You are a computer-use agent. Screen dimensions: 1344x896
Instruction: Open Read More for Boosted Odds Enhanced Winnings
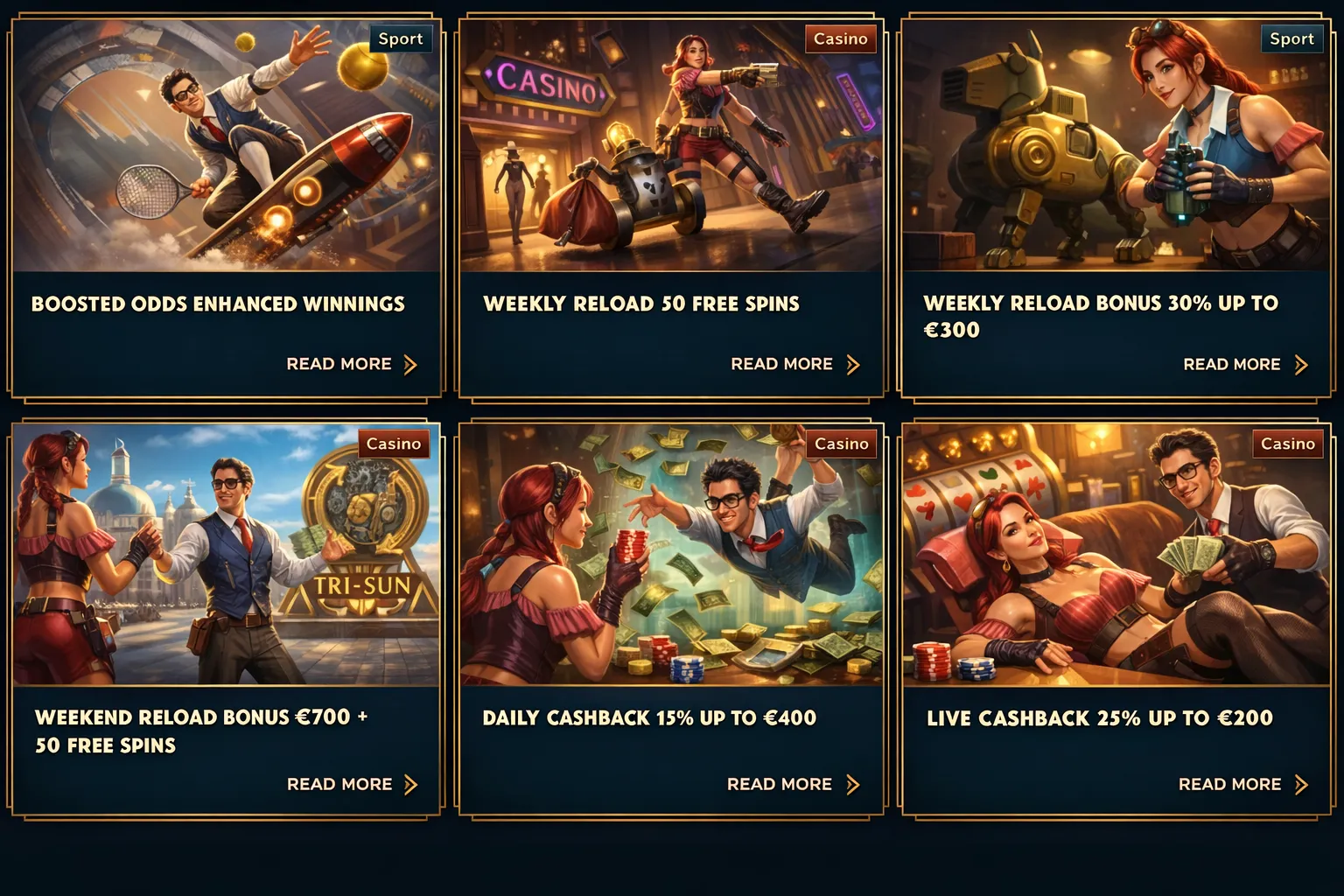(x=338, y=364)
